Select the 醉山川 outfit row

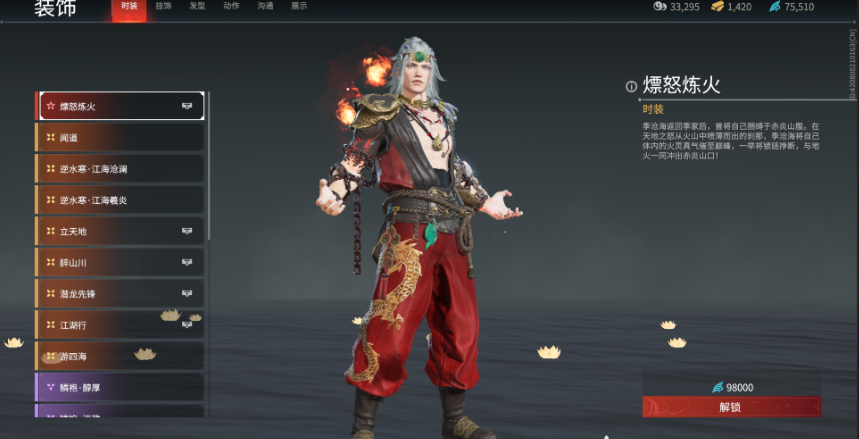[x=120, y=262]
